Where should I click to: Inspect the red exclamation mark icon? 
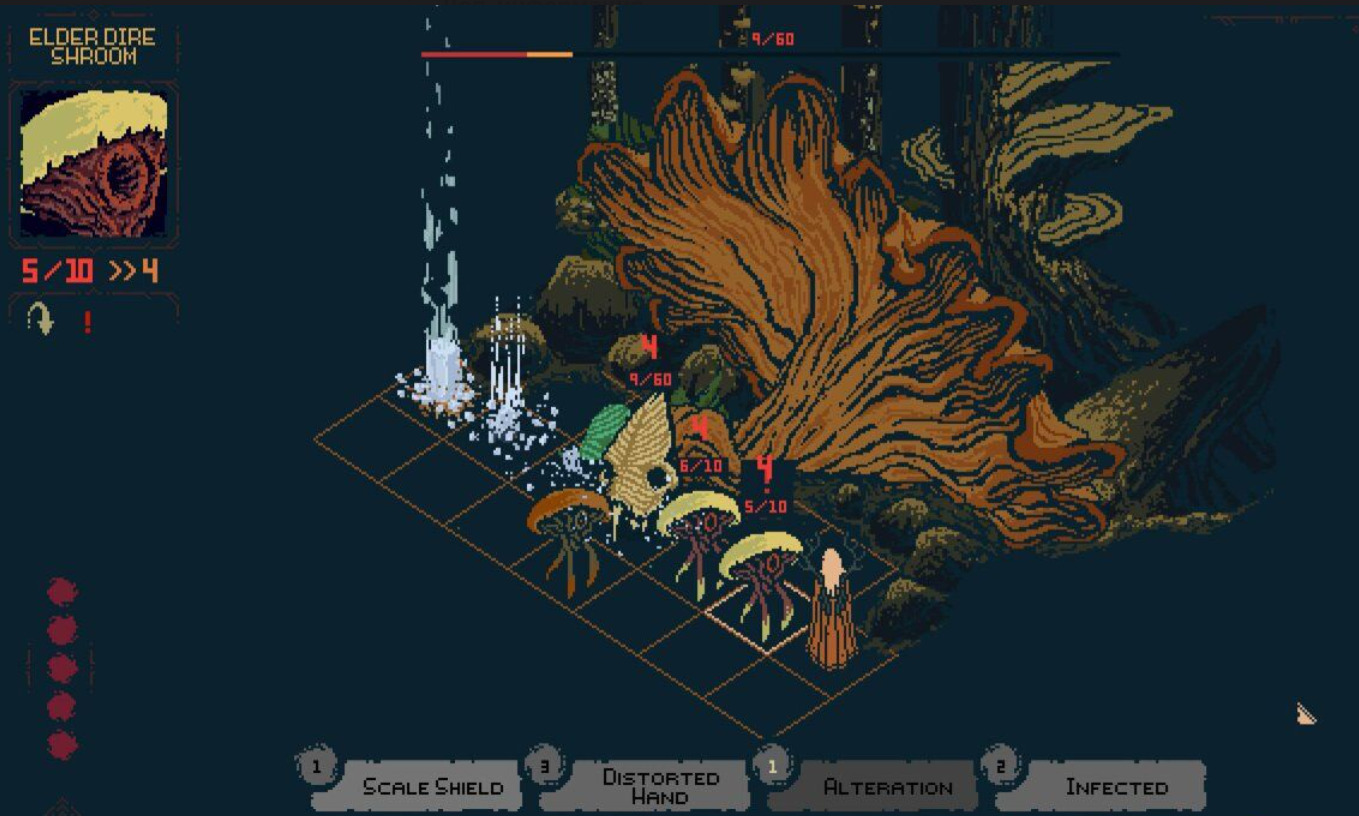tap(88, 321)
